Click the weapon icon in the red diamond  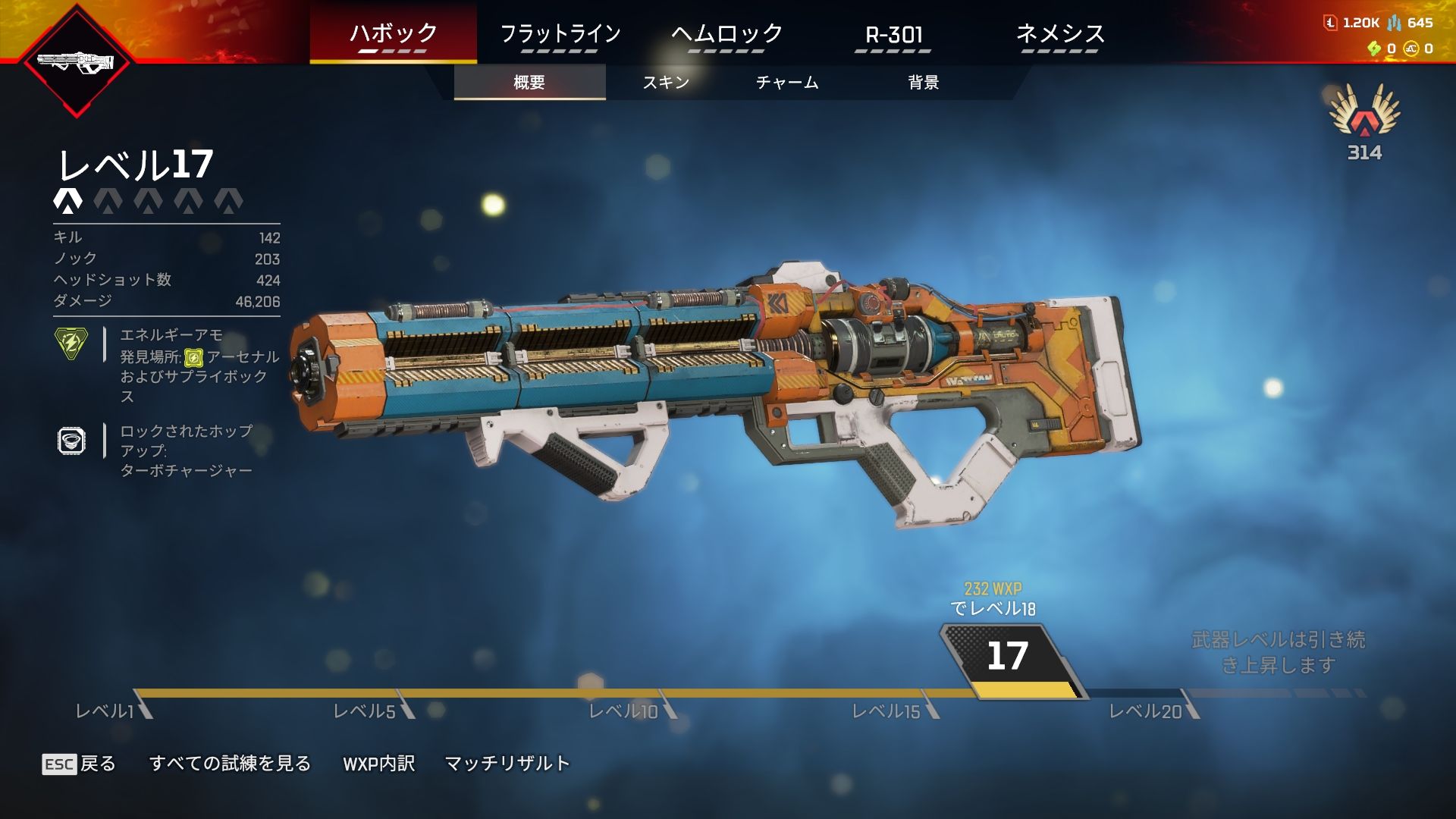76,62
